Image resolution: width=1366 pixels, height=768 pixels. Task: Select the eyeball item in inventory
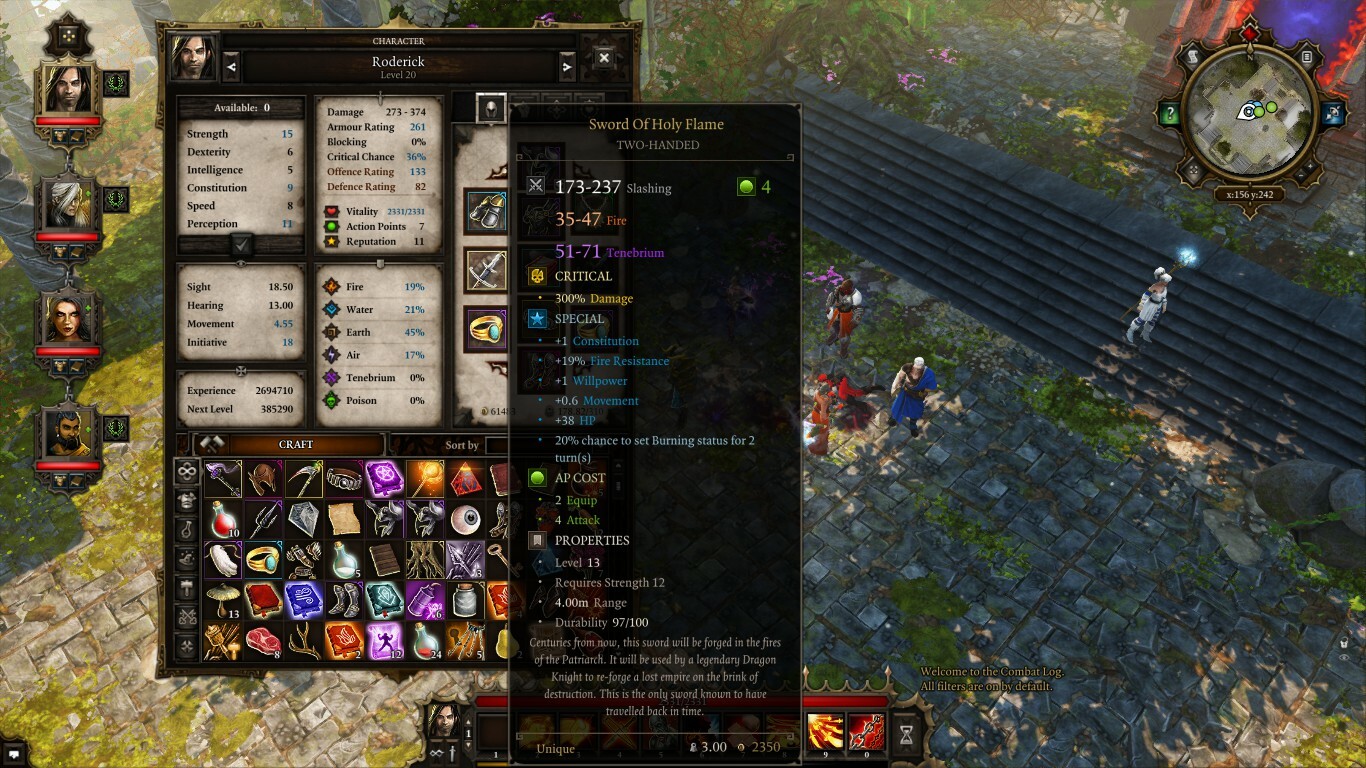465,520
